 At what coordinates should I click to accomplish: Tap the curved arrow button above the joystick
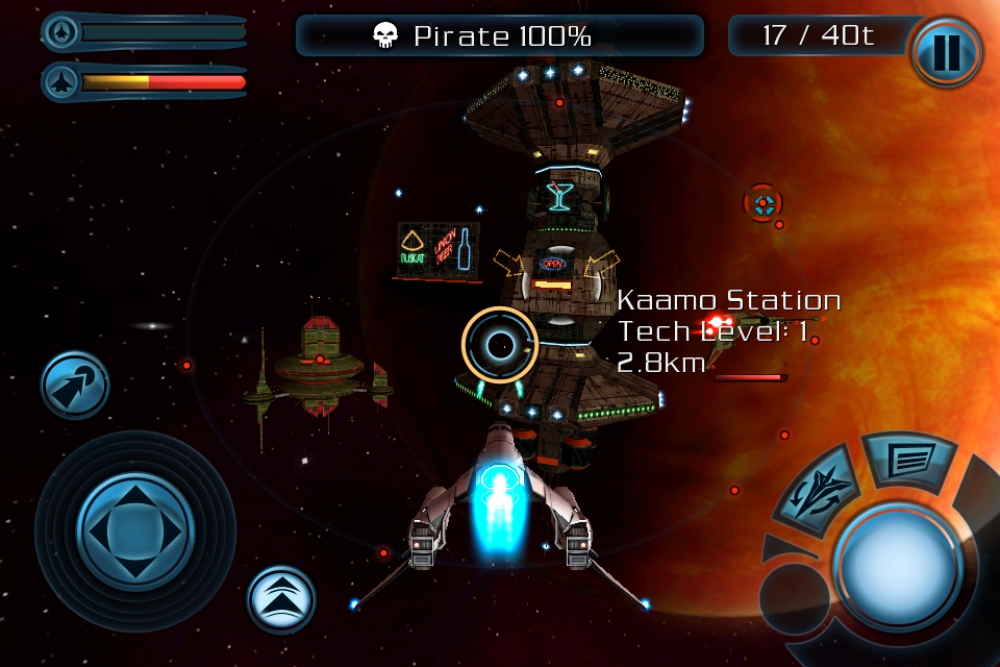point(75,385)
